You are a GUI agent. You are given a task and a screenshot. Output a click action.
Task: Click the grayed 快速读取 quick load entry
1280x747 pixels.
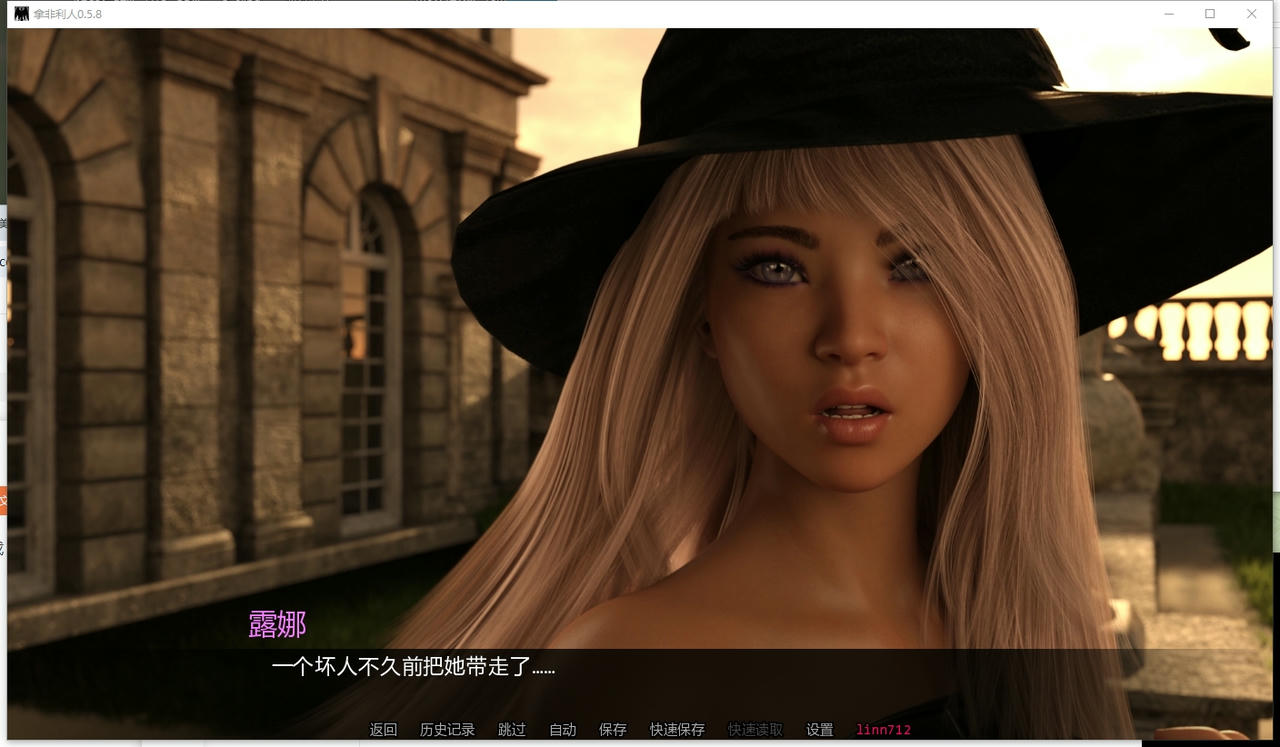(757, 730)
